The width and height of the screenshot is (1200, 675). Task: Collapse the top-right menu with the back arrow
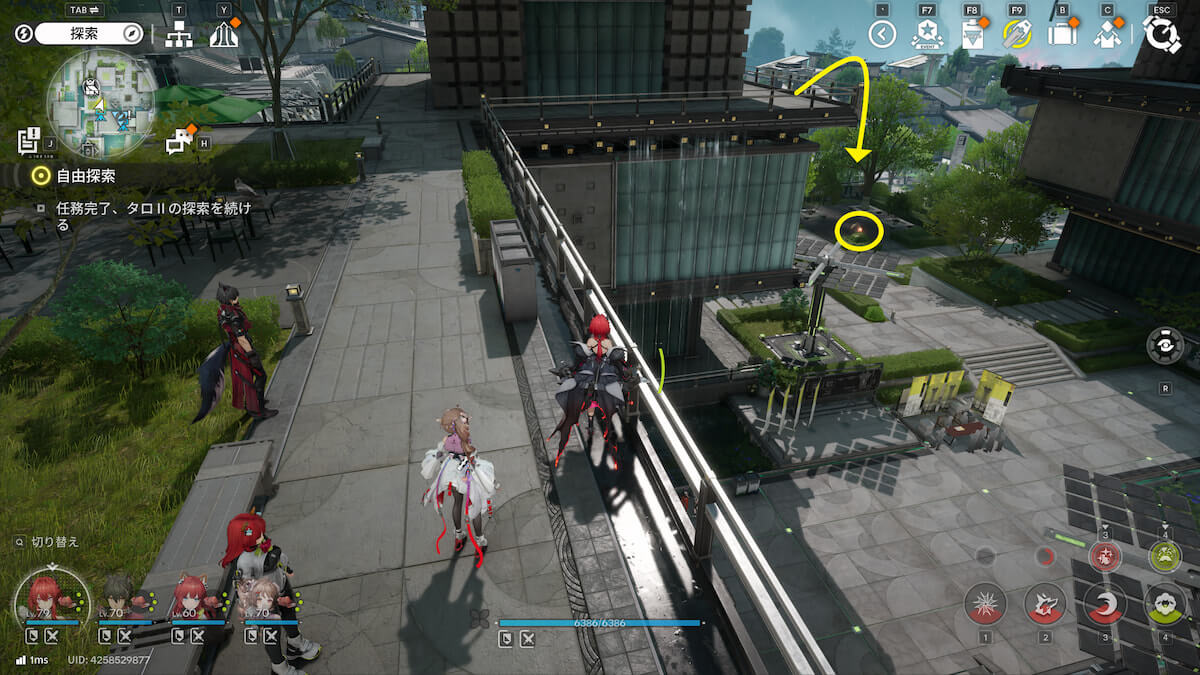click(x=881, y=35)
